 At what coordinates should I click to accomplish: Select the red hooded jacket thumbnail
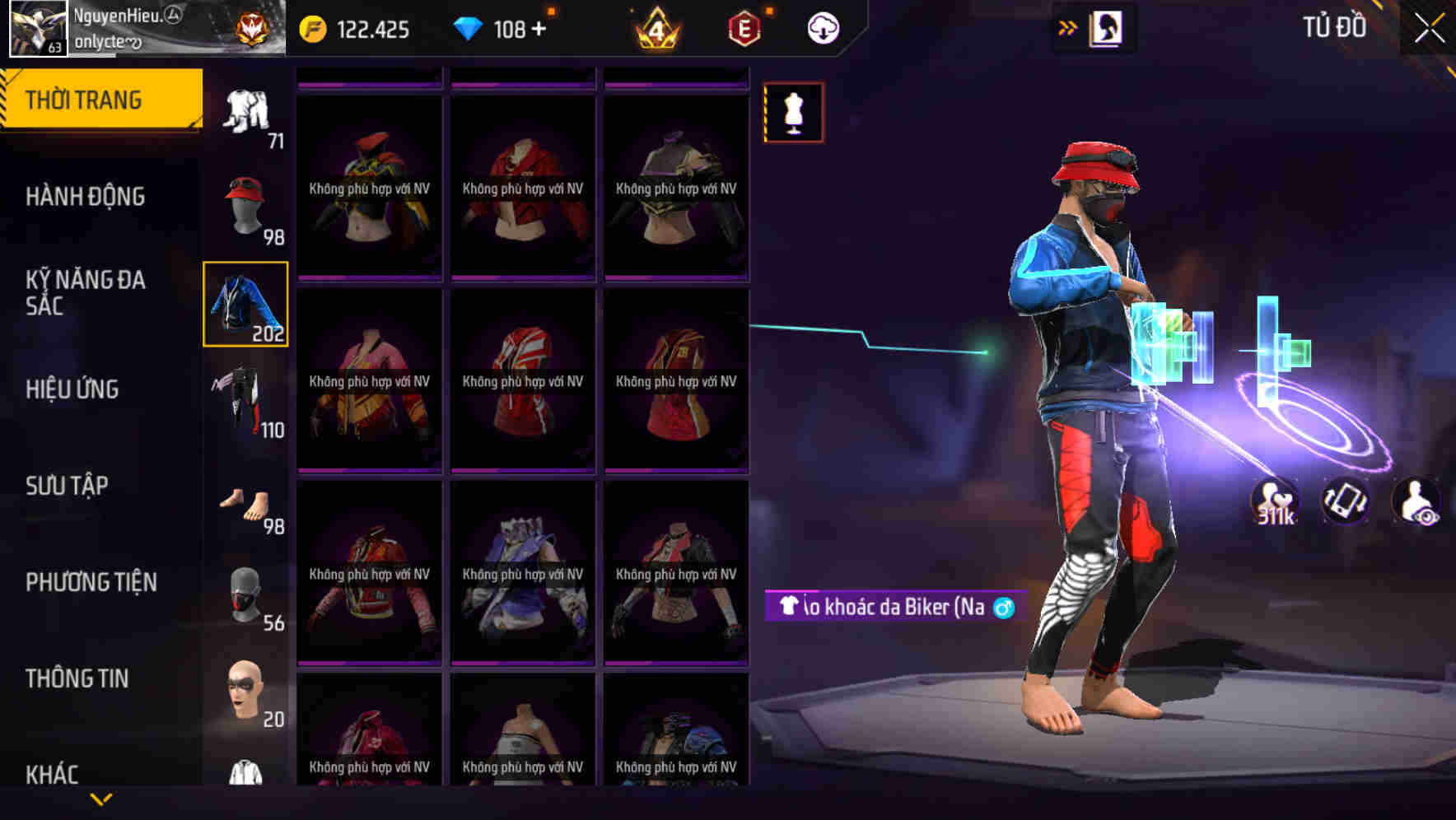point(522,381)
